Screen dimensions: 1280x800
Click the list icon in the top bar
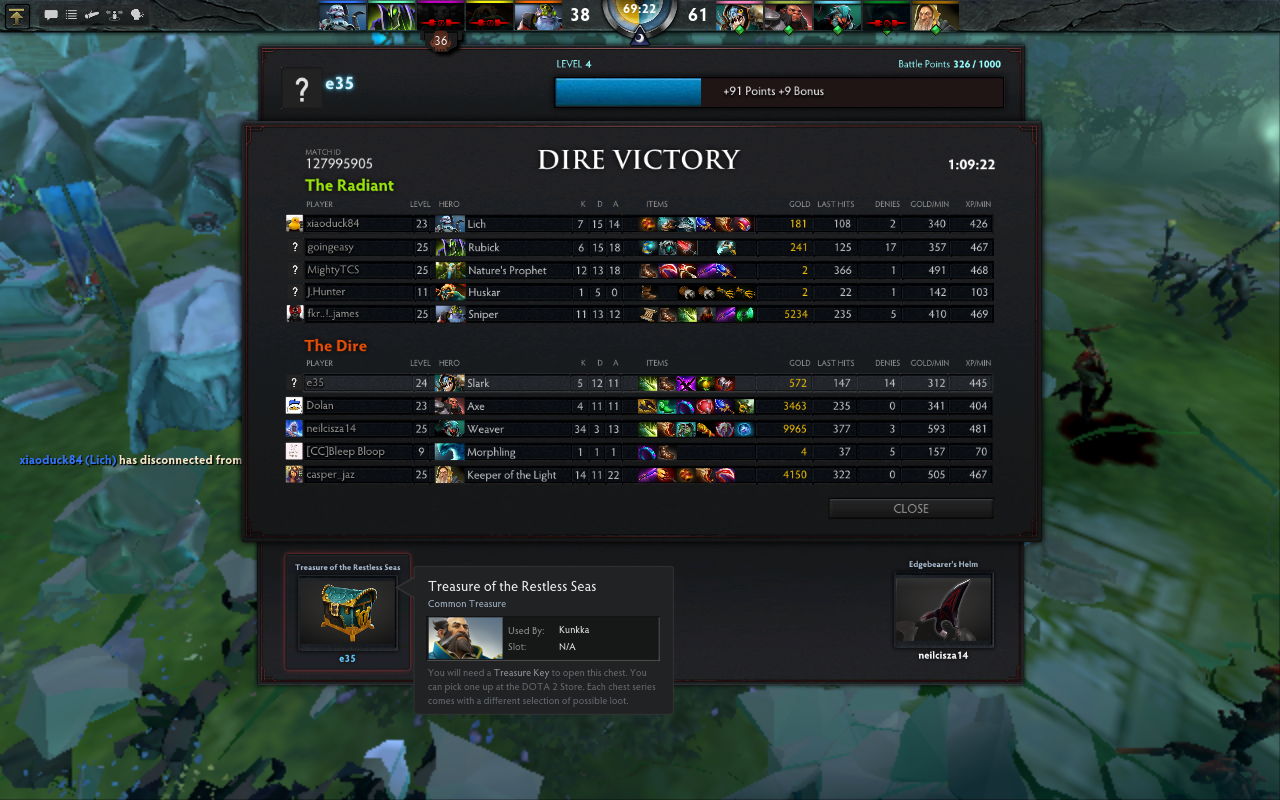pyautogui.click(x=71, y=15)
